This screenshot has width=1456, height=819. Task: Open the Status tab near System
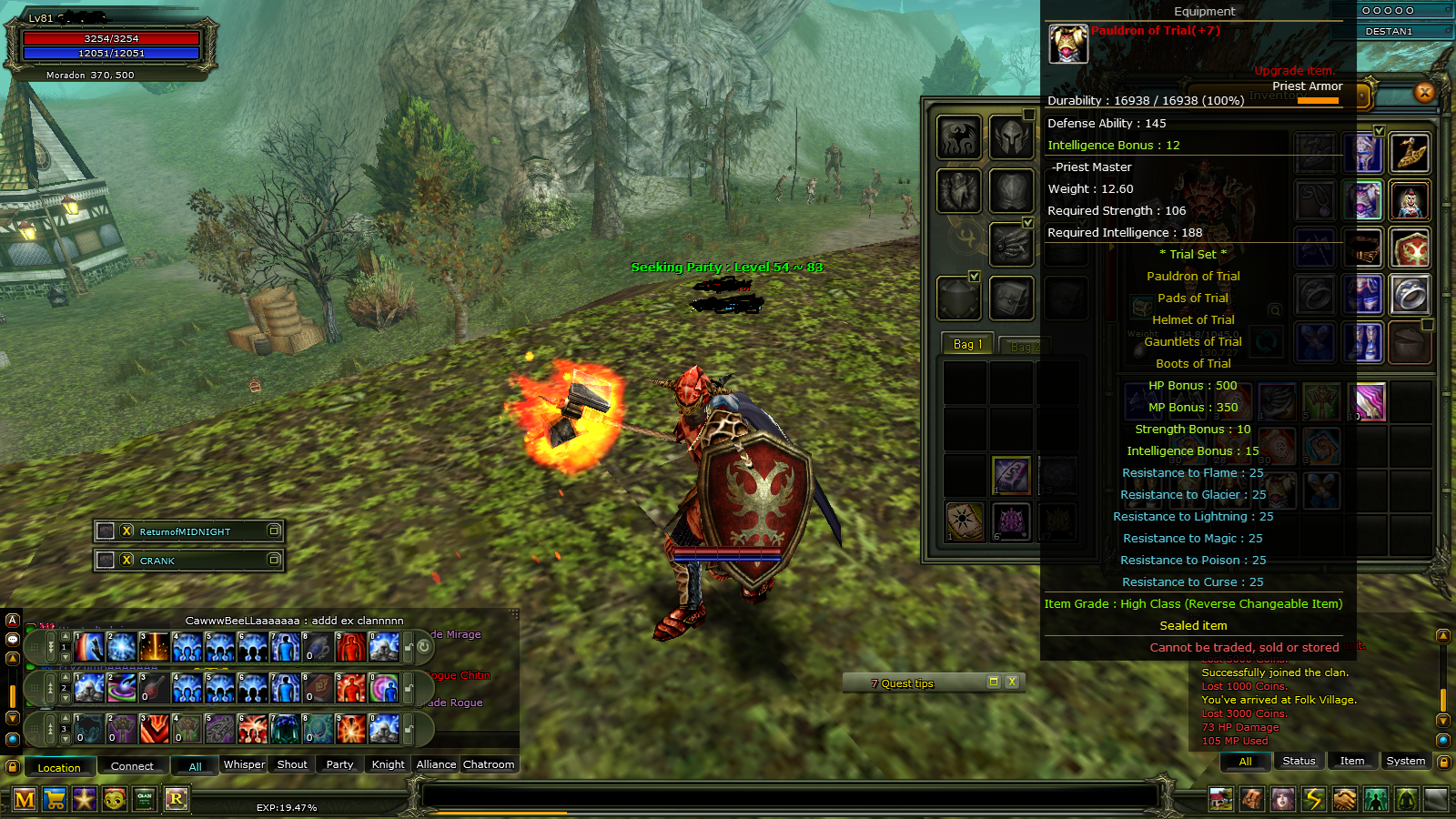tap(1299, 761)
